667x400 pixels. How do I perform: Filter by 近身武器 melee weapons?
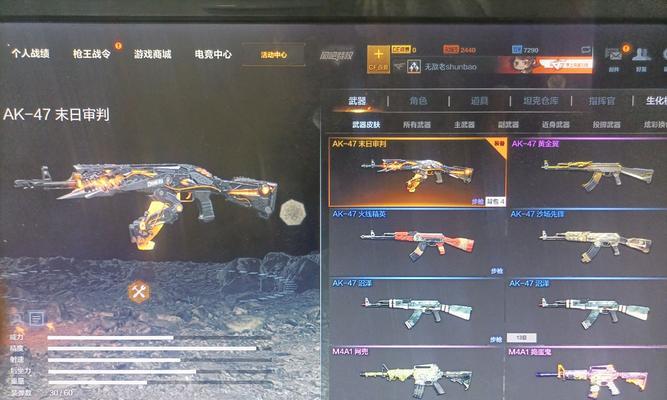click(x=555, y=125)
